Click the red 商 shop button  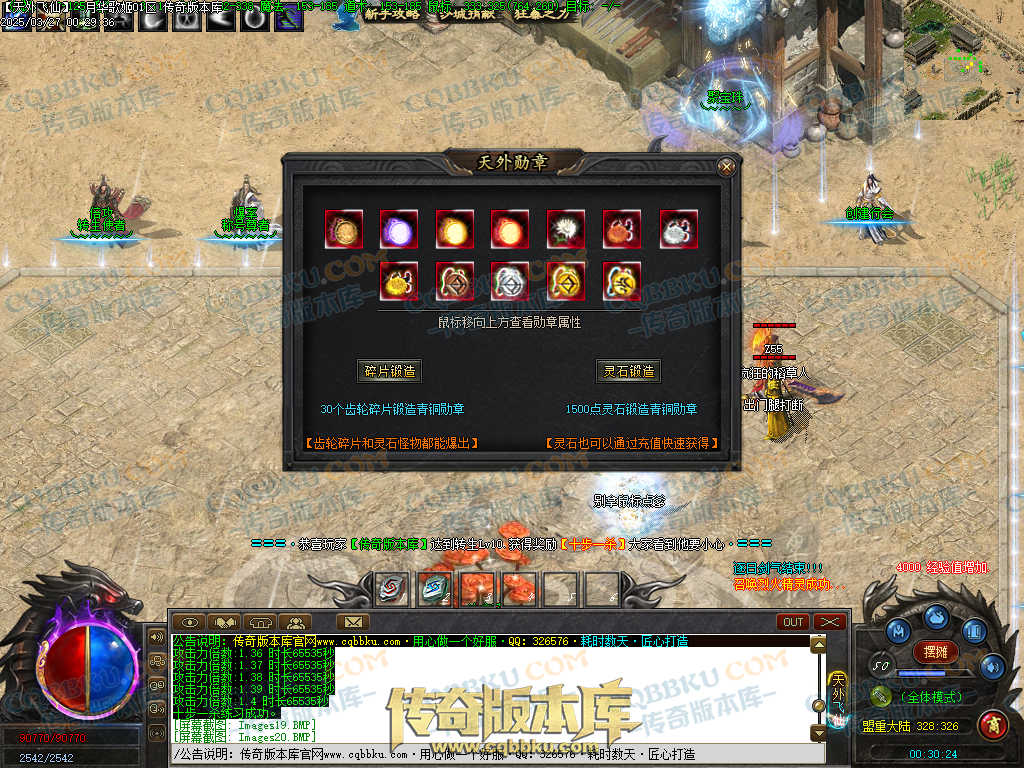(x=992, y=723)
